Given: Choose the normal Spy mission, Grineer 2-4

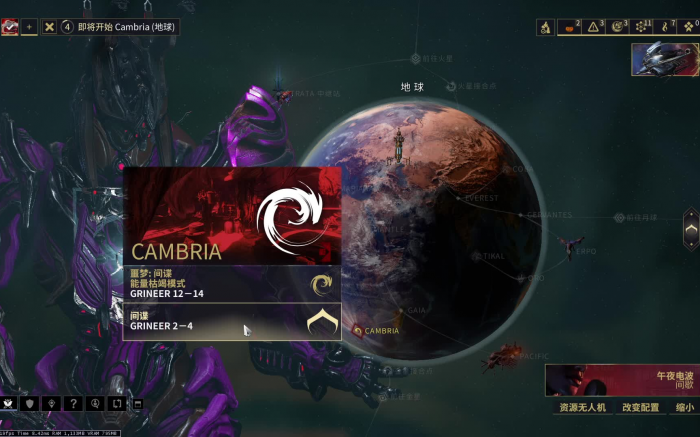Looking at the screenshot, I should (231, 321).
